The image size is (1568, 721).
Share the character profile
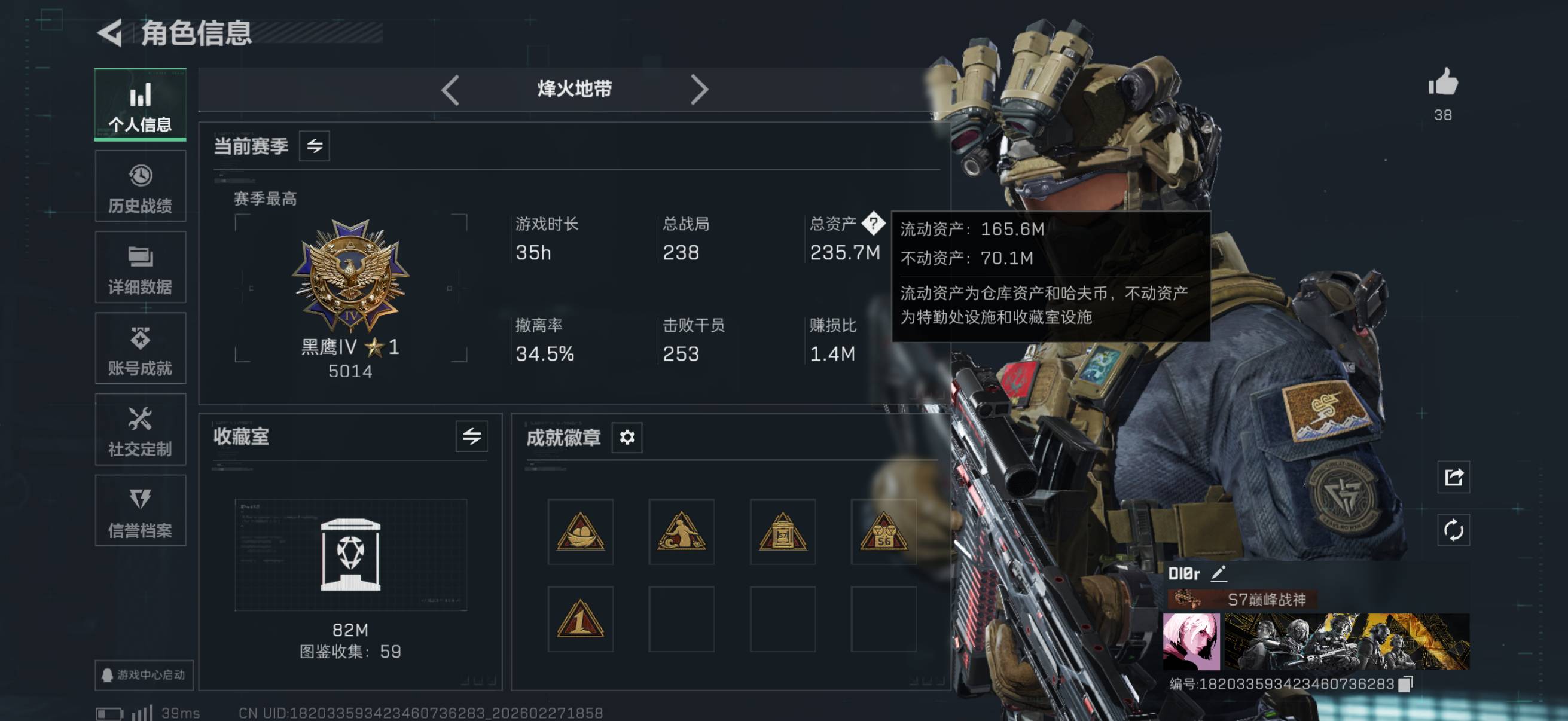[x=1454, y=477]
